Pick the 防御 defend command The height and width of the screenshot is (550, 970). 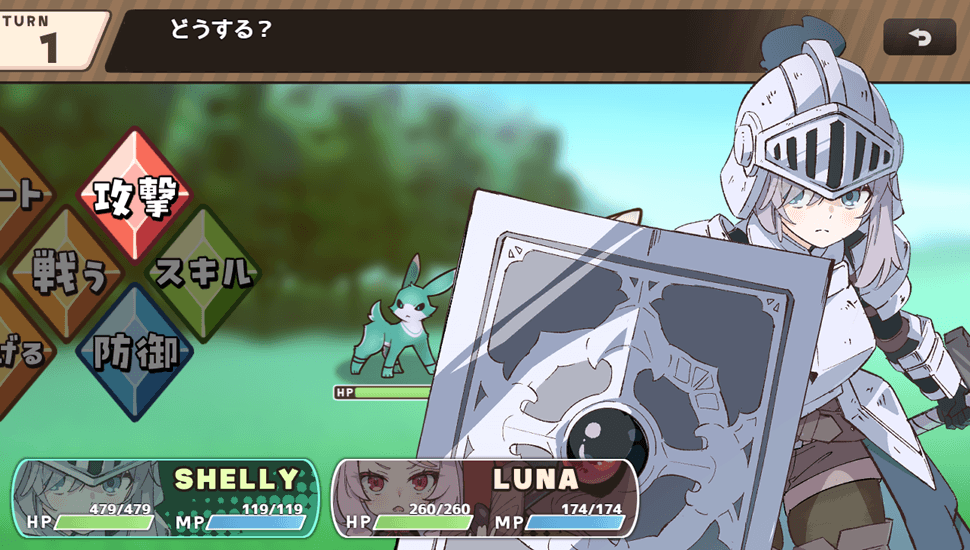tap(136, 351)
